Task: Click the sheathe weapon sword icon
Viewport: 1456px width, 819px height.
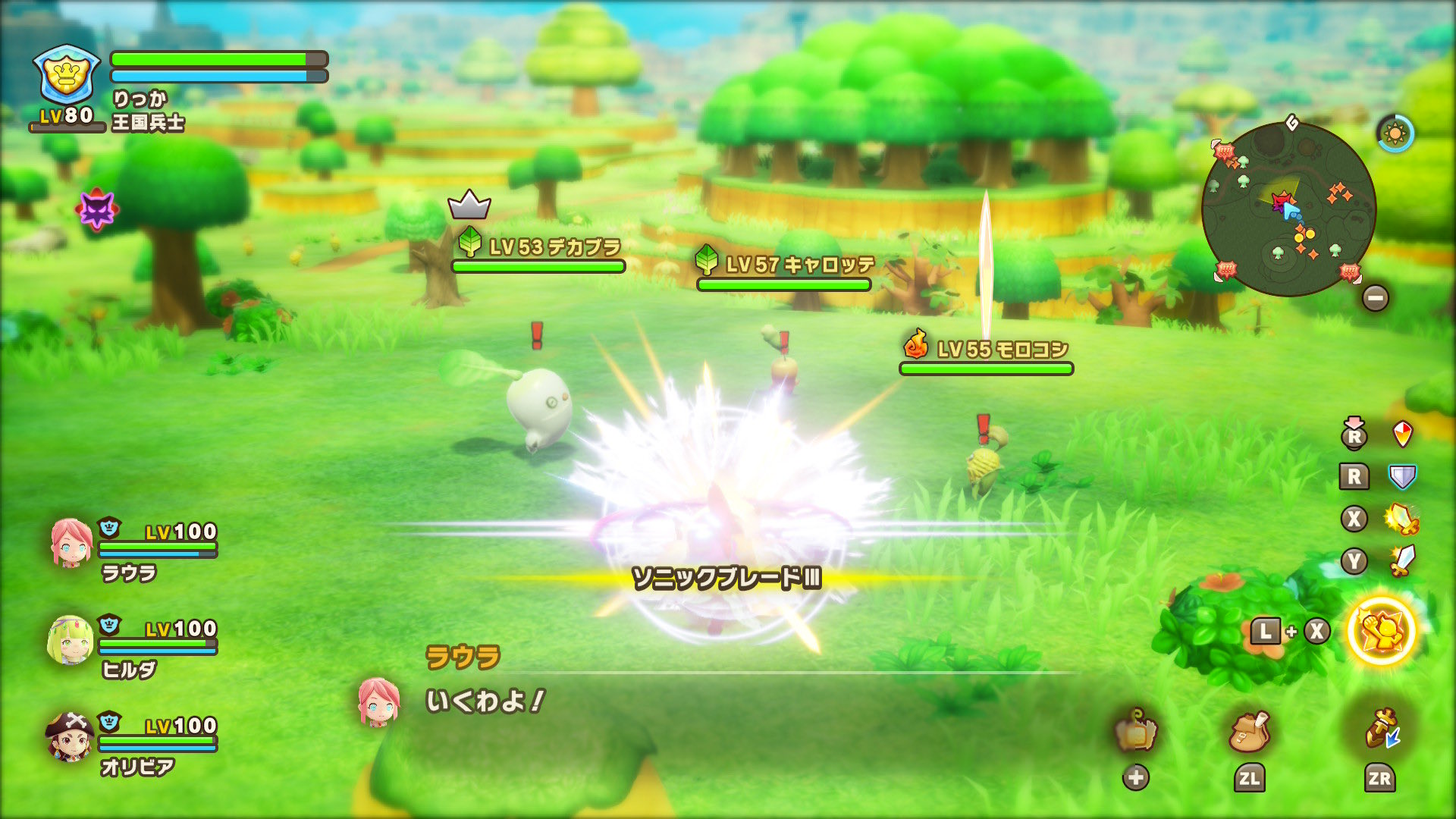Action: click(x=1380, y=730)
